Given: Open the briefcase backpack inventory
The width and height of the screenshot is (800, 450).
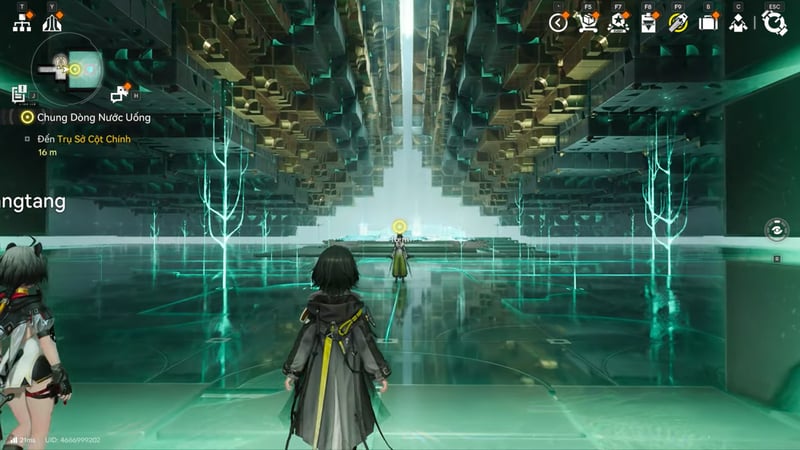Looking at the screenshot, I should (708, 23).
